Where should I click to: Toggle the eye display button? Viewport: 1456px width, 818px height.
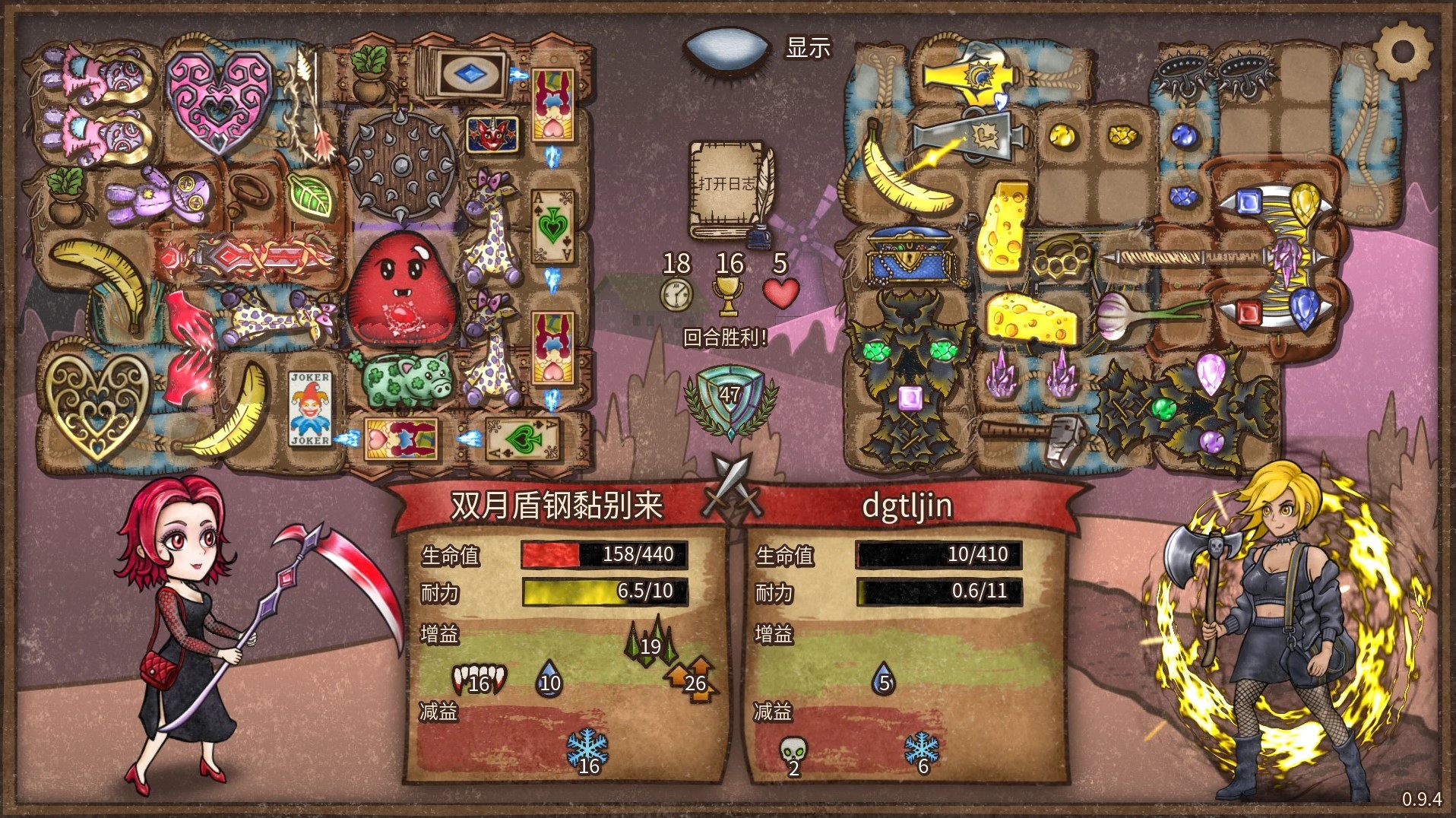(727, 49)
